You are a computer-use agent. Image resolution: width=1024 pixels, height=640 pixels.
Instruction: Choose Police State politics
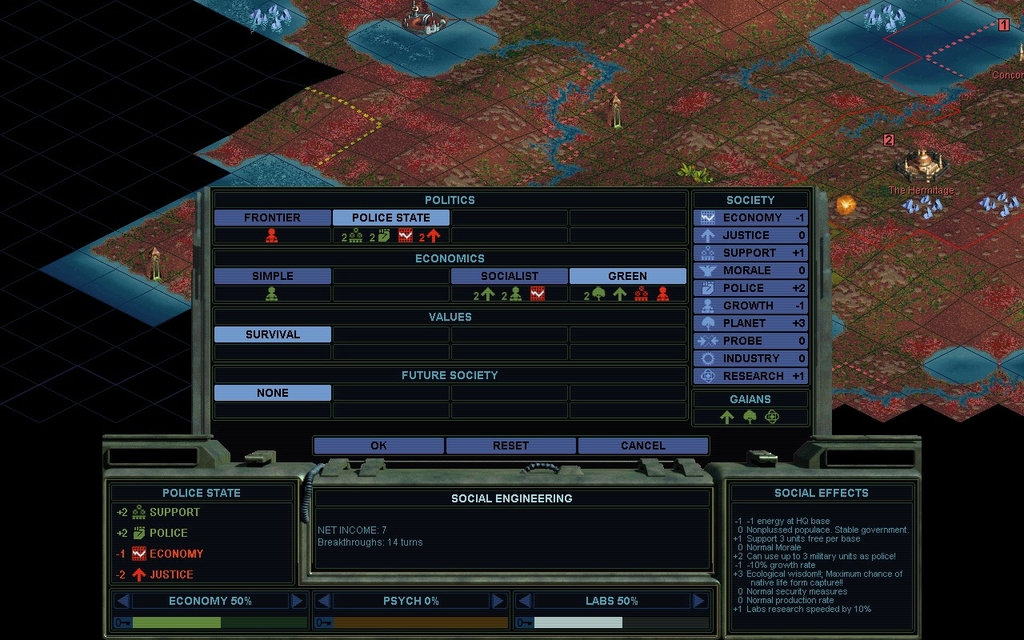click(x=391, y=218)
